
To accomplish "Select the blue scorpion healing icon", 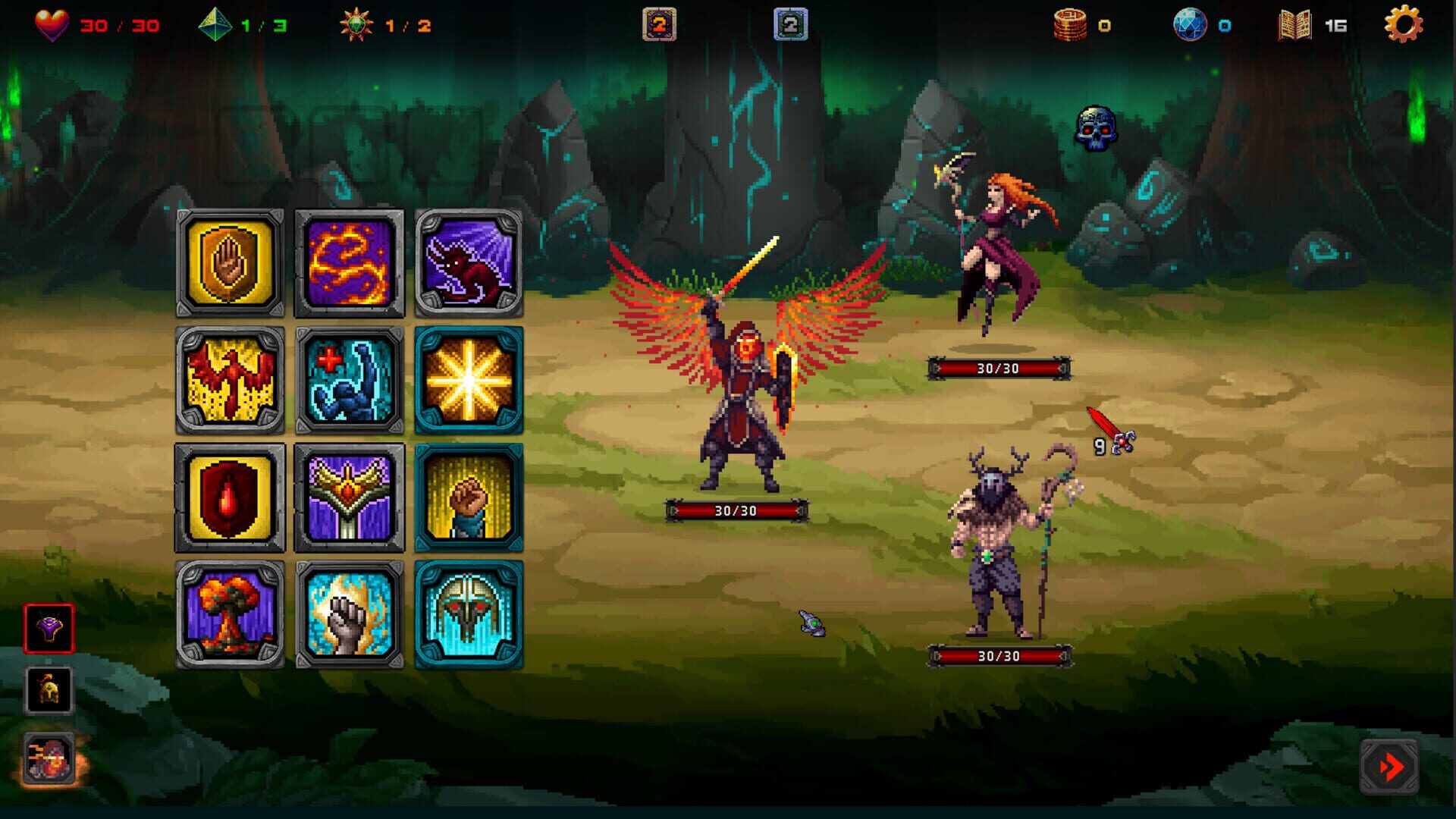I will [348, 380].
